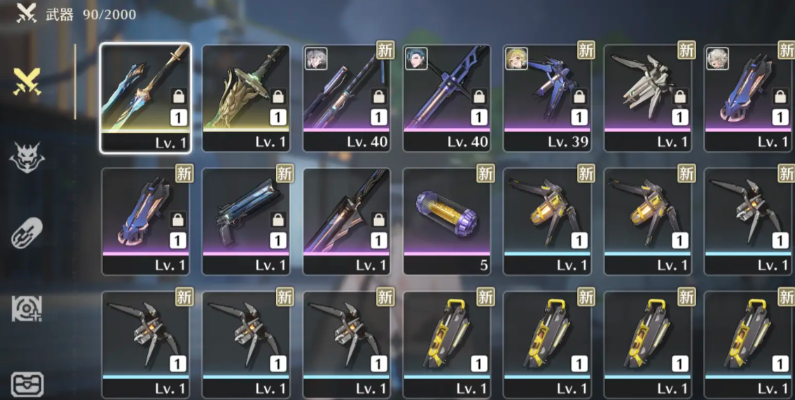Choose the green-gold broadsword slot
The width and height of the screenshot is (795, 400).
246,96
